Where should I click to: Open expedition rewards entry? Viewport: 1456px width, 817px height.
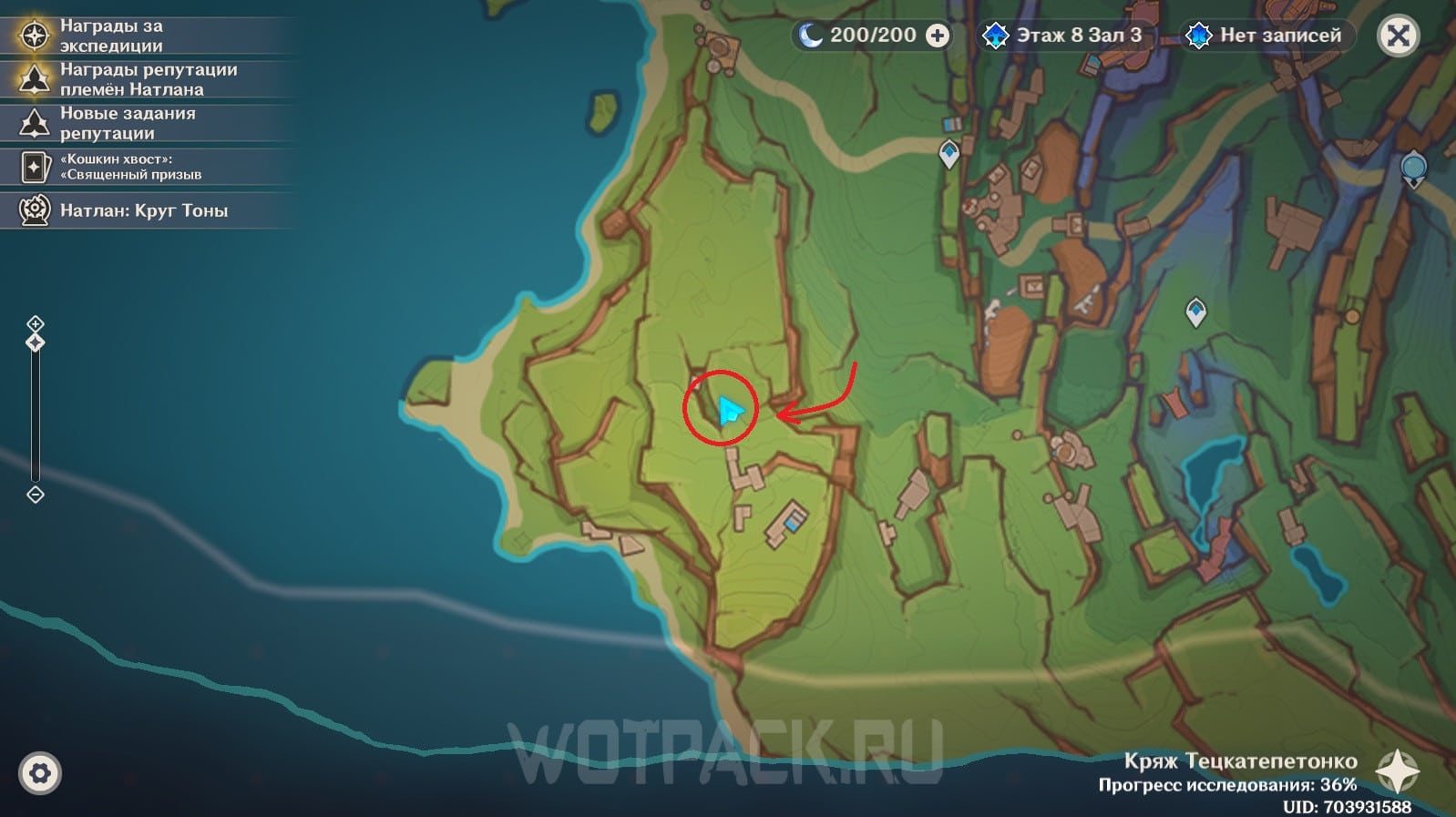111,36
